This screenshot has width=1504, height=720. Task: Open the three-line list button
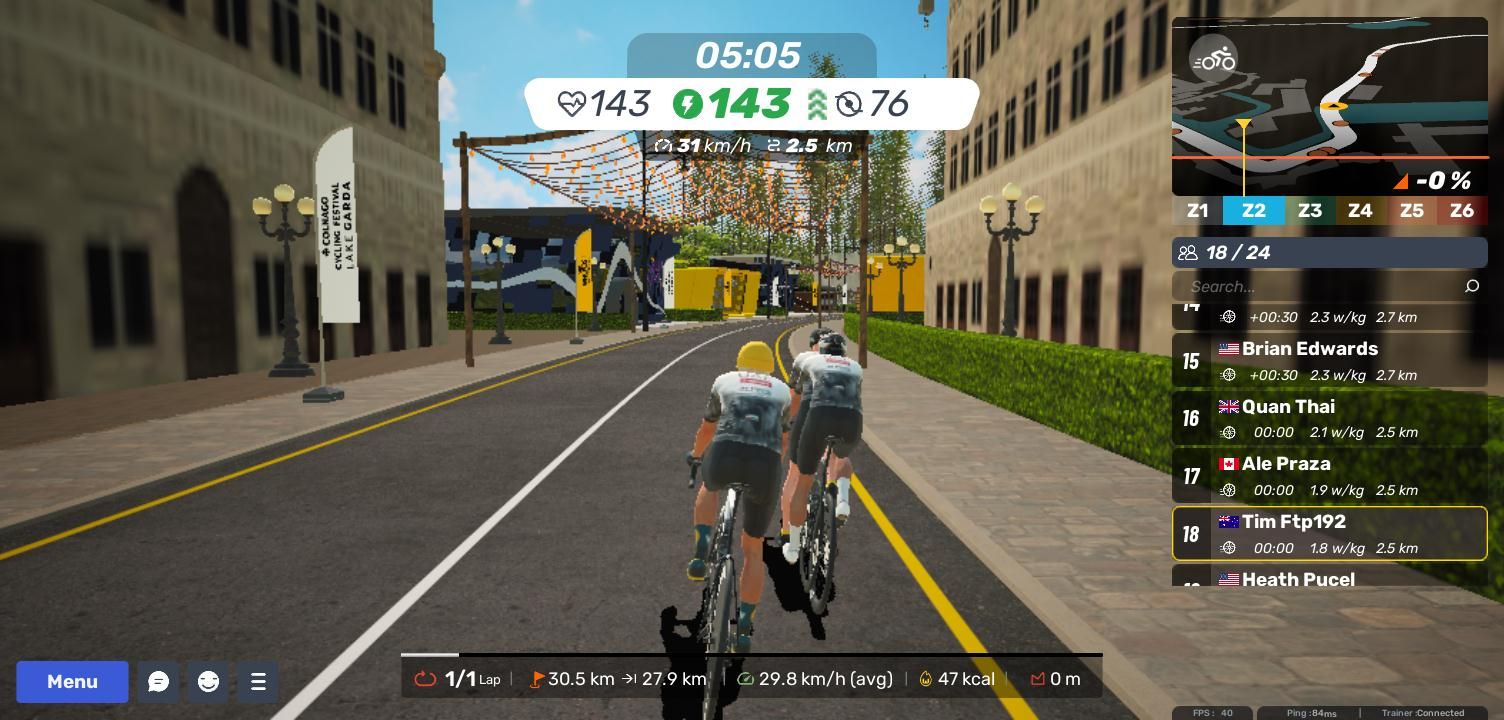258,682
